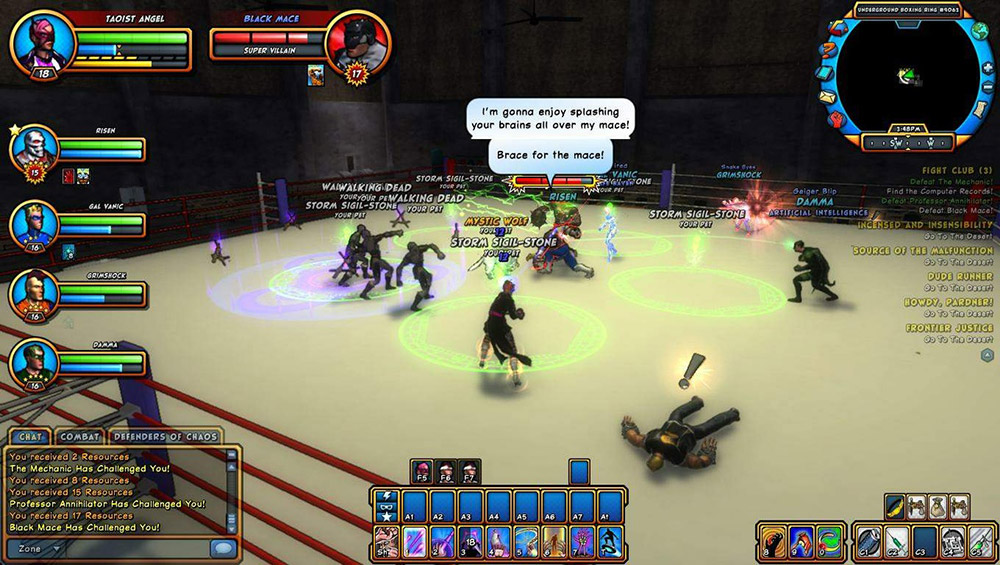
Task: Use the green syringe item in slot C2
Action: [897, 541]
